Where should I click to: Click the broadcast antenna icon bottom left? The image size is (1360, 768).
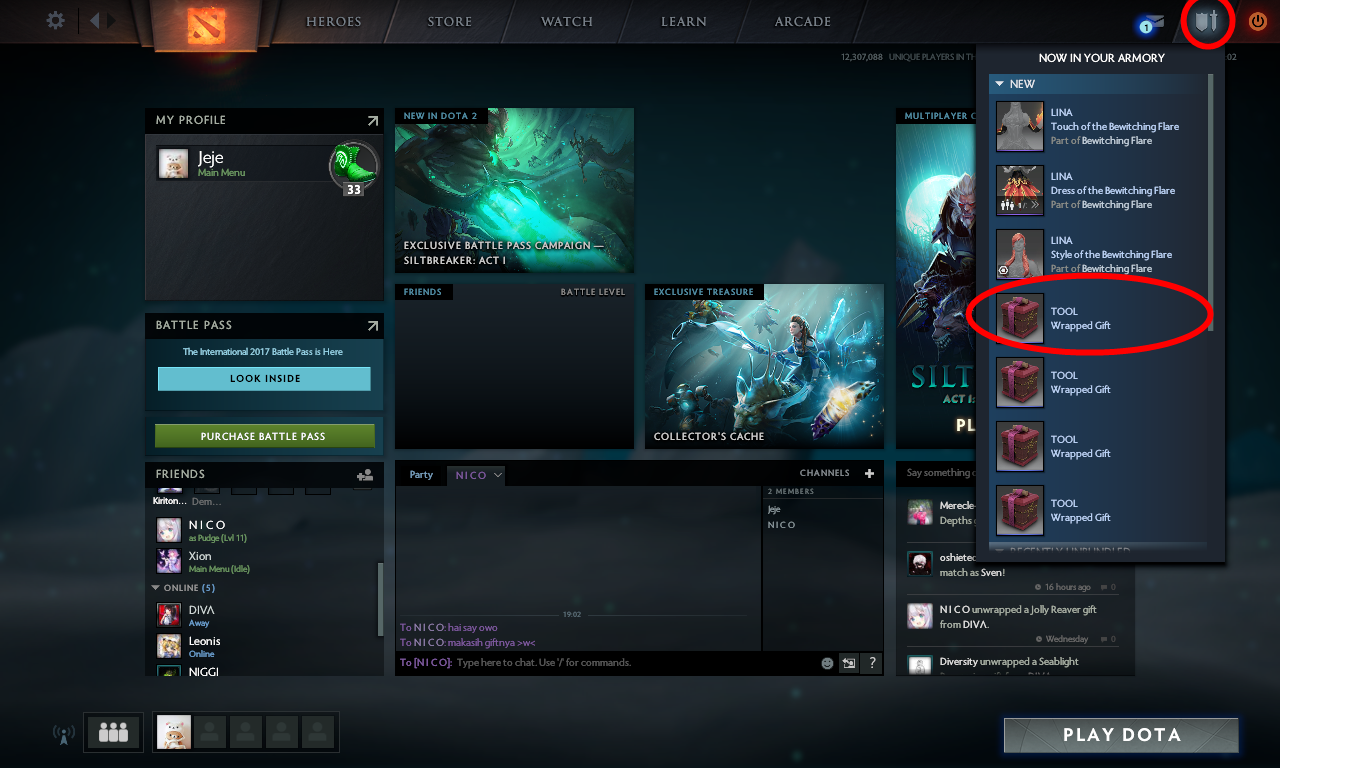(x=63, y=733)
